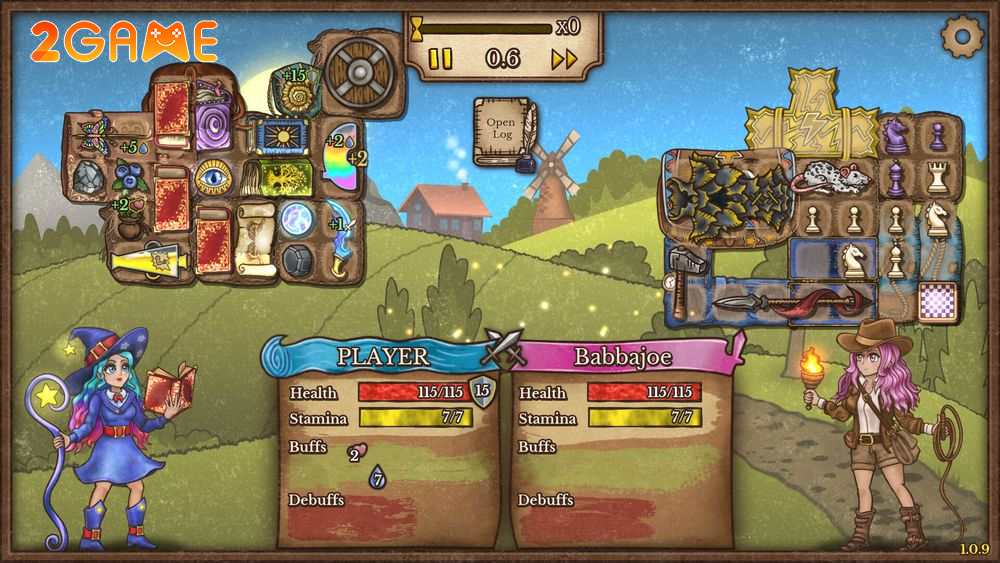Open the settings gear
This screenshot has width=1000, height=563.
click(963, 36)
